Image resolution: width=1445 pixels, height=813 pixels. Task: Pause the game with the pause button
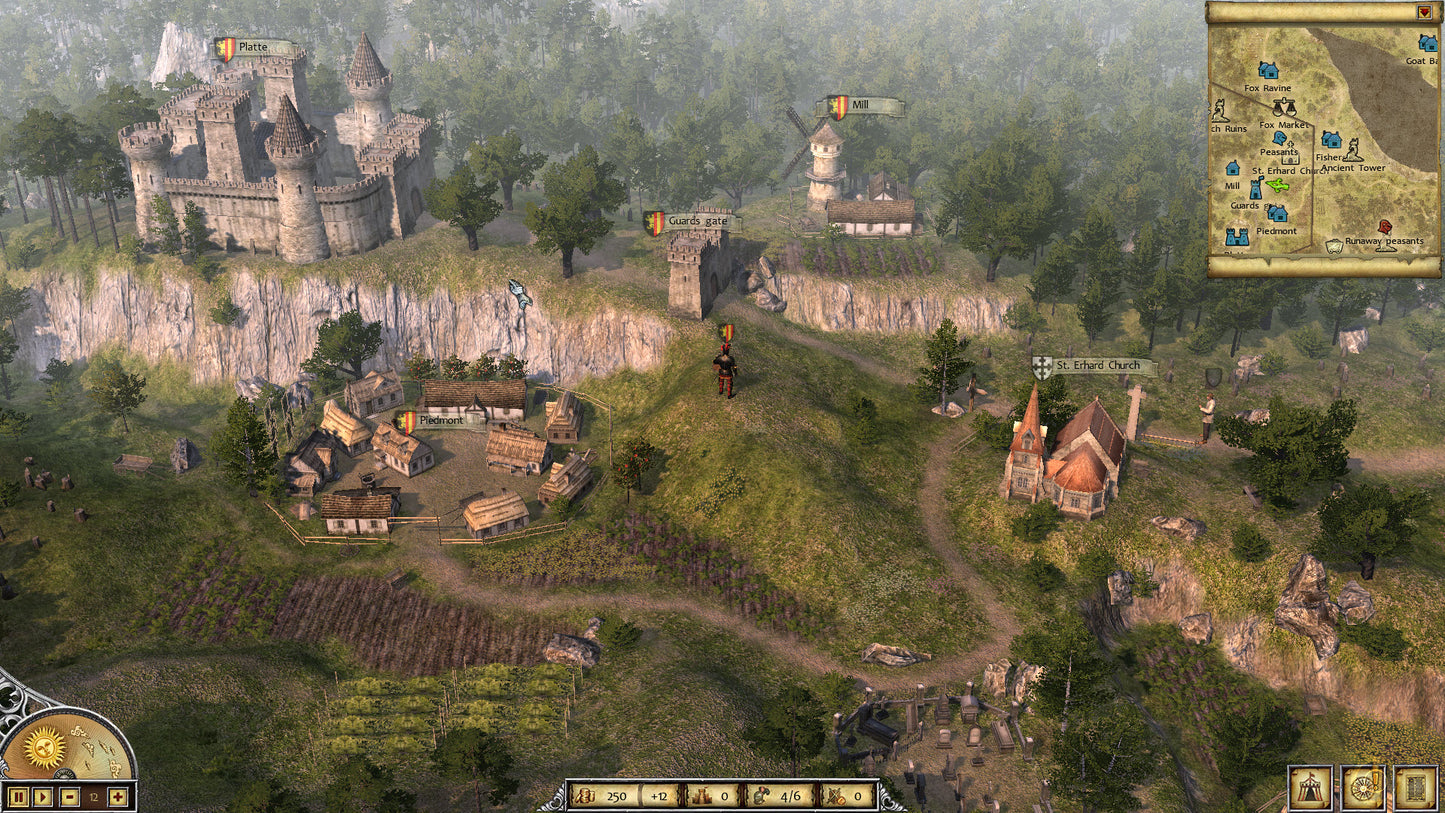coord(17,797)
